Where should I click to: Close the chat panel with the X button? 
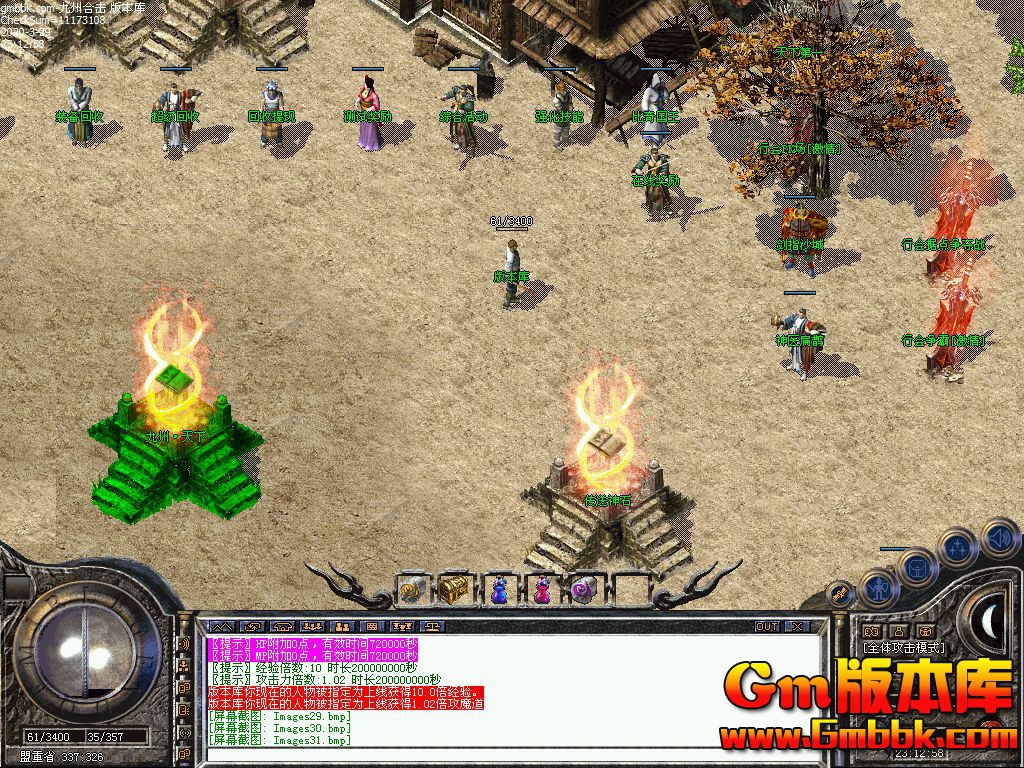(x=796, y=627)
